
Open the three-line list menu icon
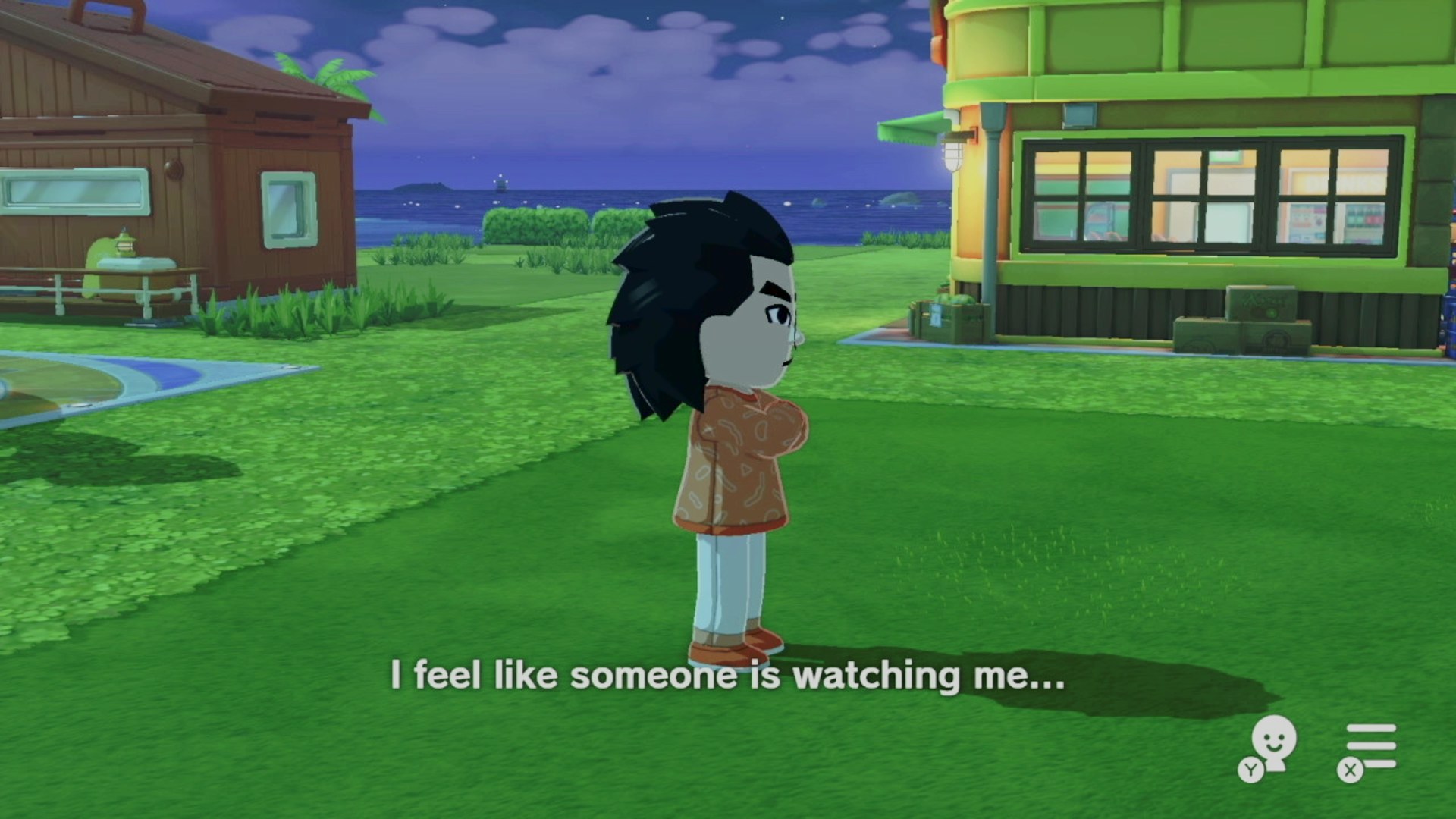[1370, 748]
